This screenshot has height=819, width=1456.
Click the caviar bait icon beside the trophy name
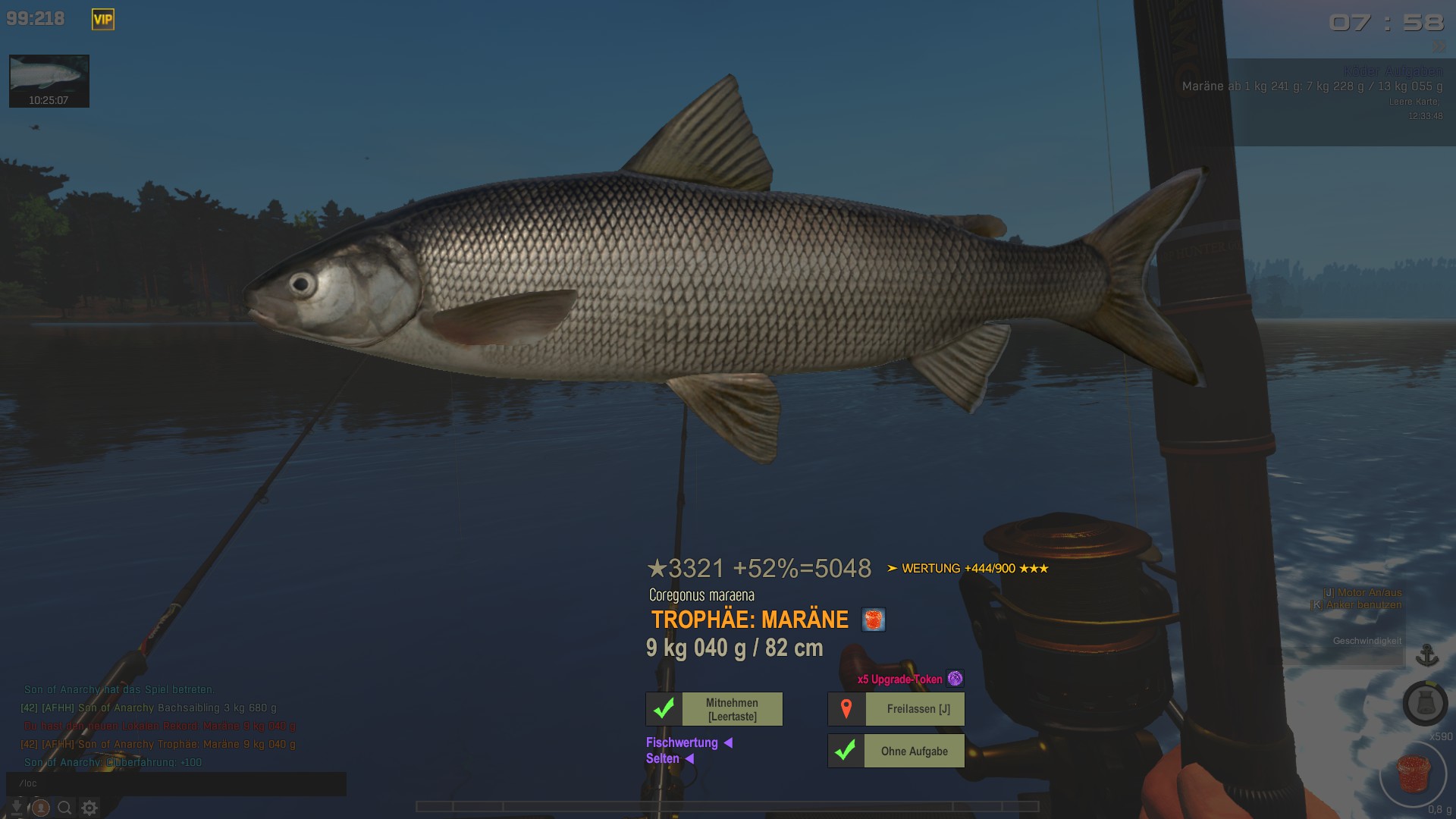(874, 620)
